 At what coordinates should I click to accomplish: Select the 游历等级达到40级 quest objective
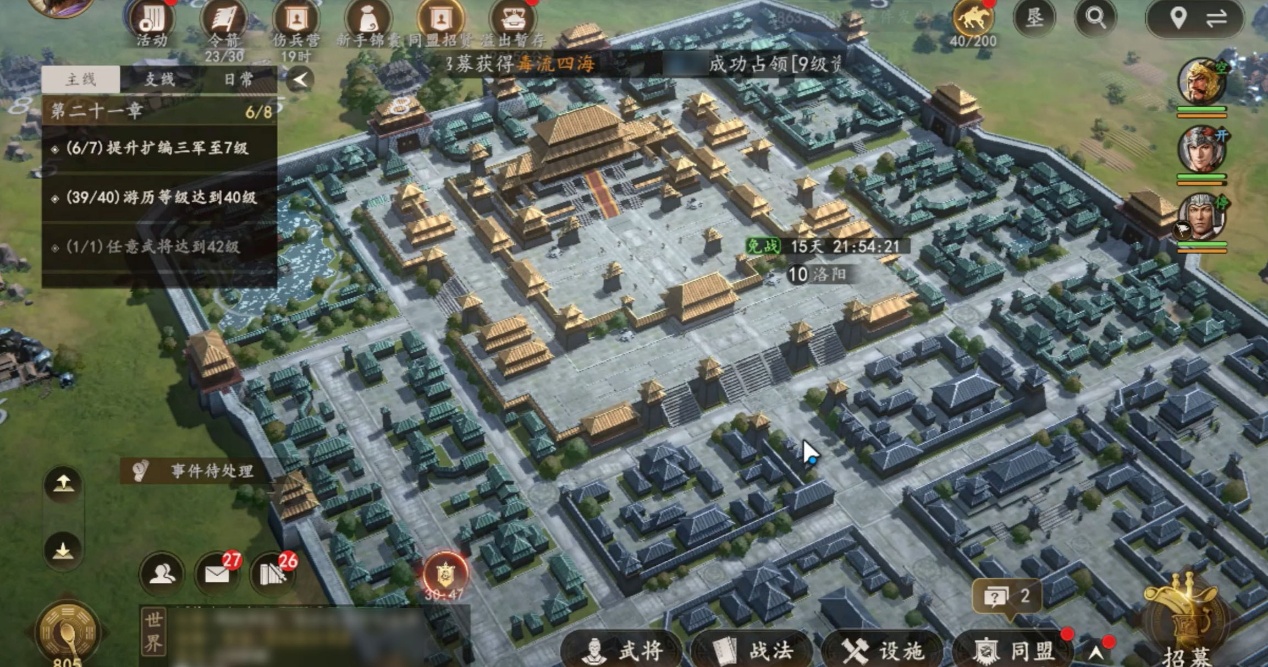(158, 197)
